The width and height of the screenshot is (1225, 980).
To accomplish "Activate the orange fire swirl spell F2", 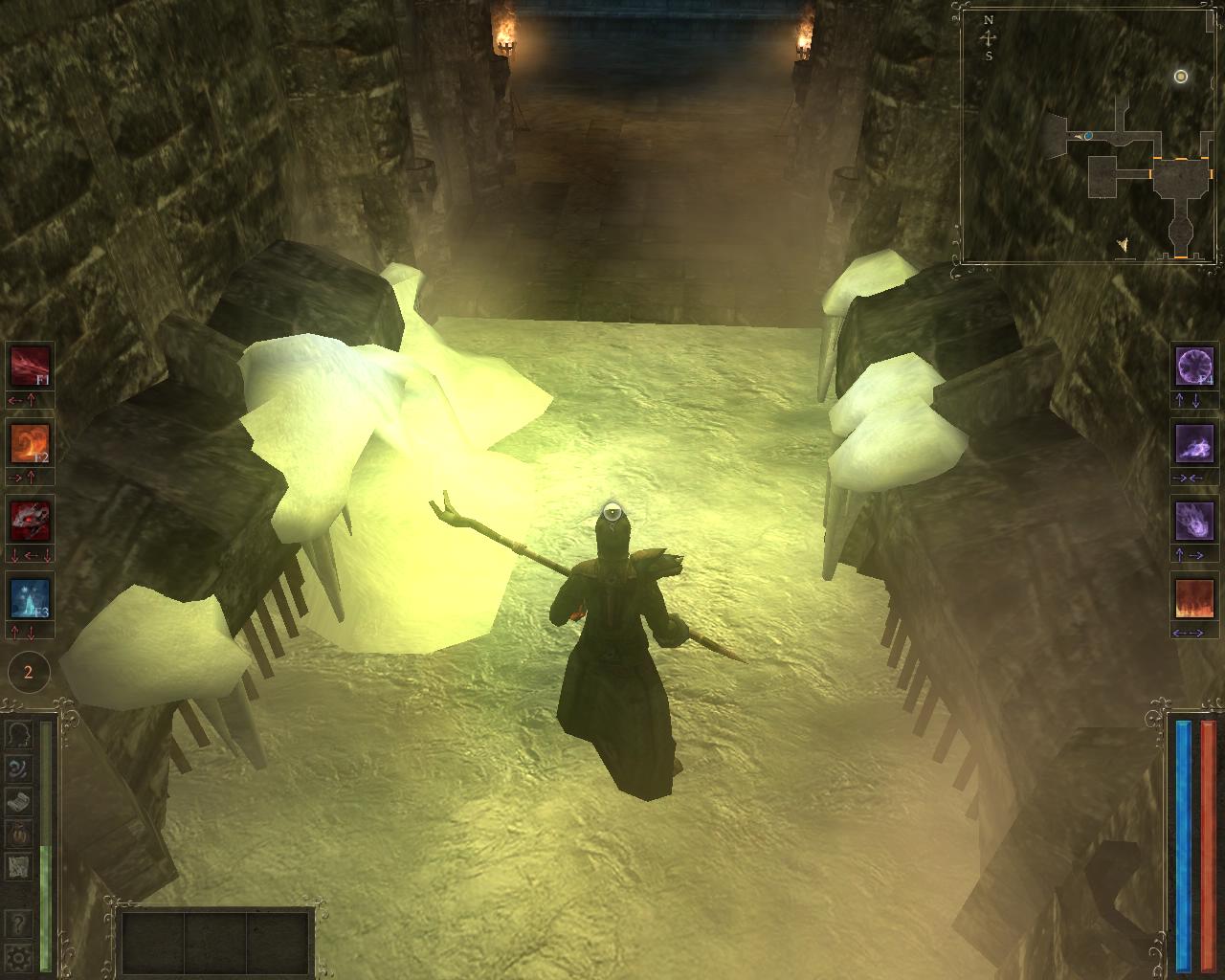I will (29, 443).
